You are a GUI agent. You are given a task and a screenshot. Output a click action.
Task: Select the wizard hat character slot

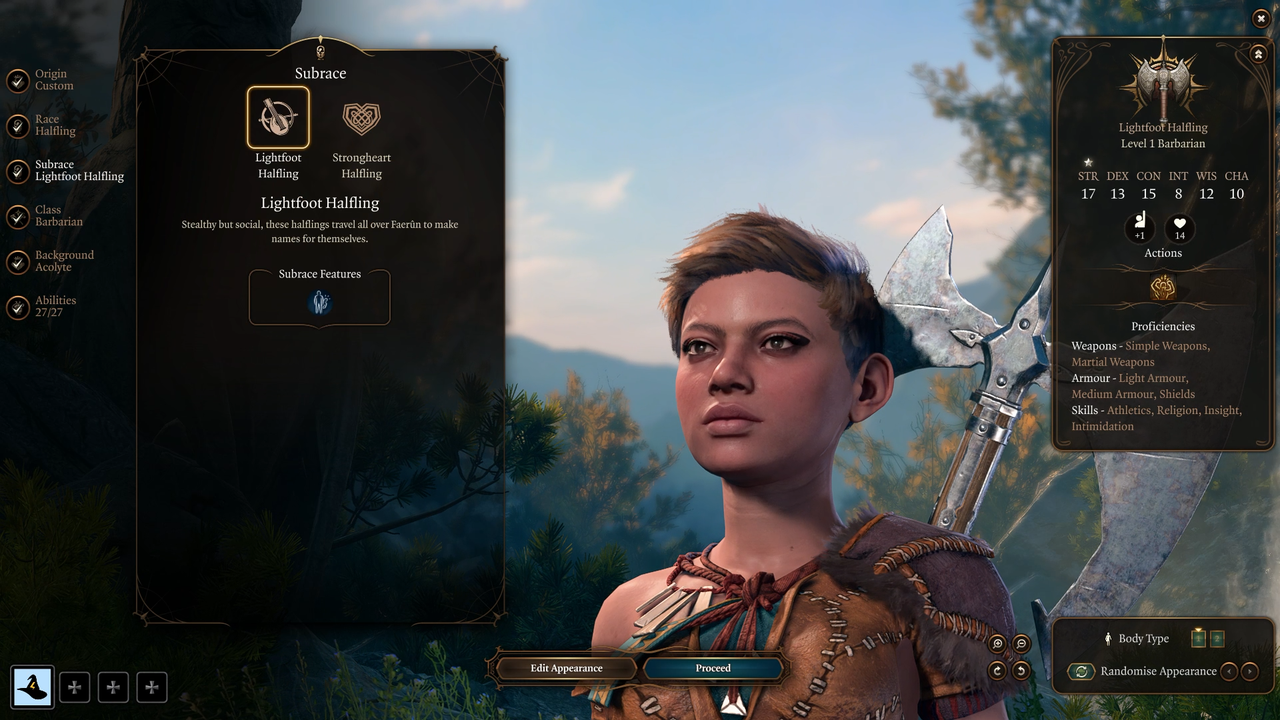32,687
